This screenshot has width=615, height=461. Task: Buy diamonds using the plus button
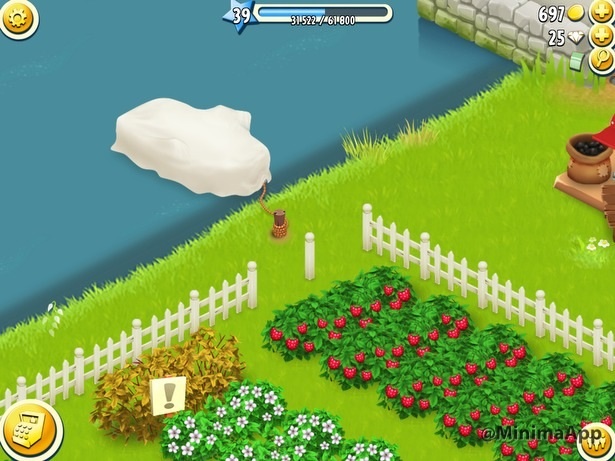(602, 38)
